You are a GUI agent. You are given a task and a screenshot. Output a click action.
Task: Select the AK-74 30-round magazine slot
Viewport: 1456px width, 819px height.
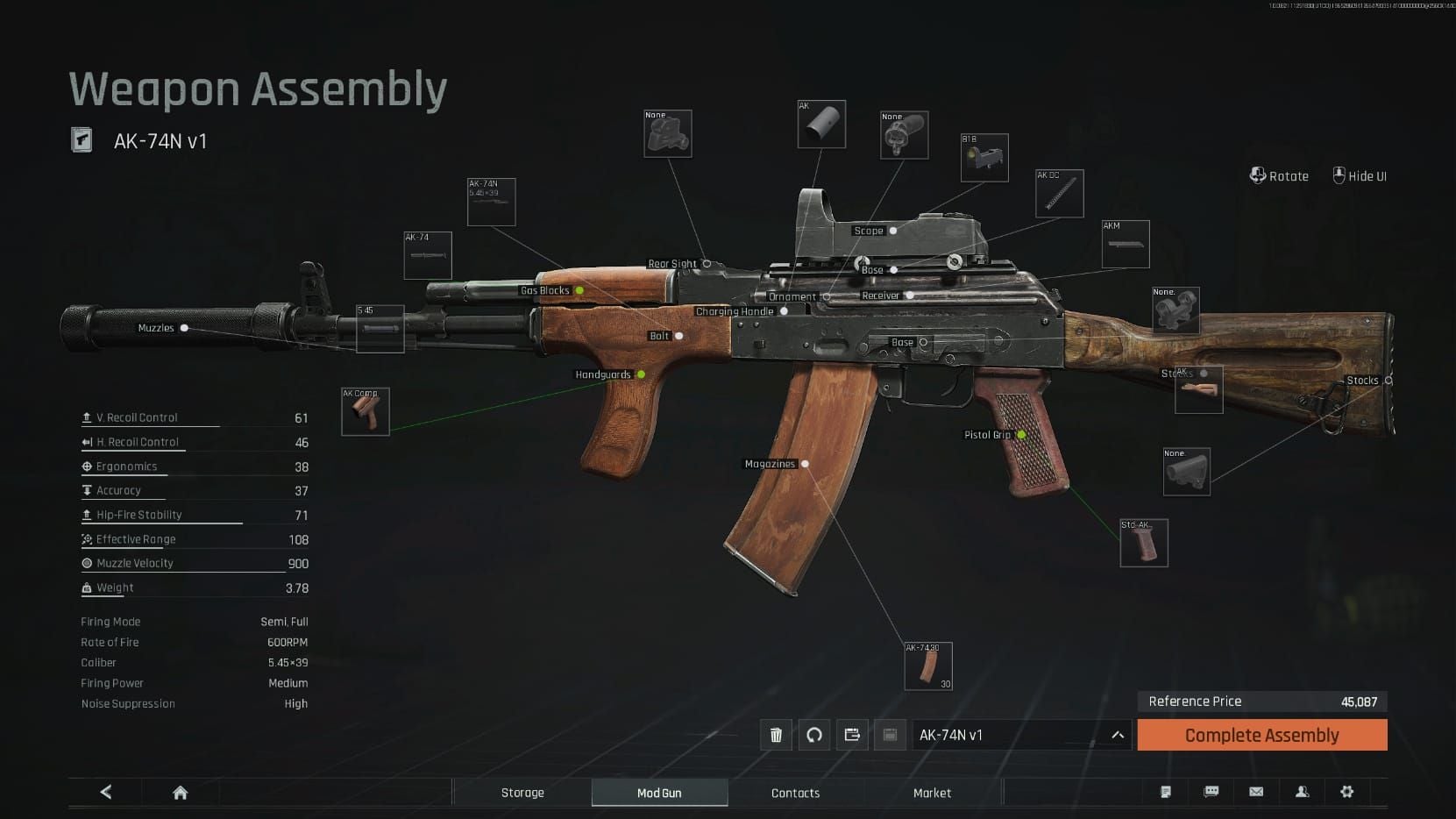click(928, 666)
